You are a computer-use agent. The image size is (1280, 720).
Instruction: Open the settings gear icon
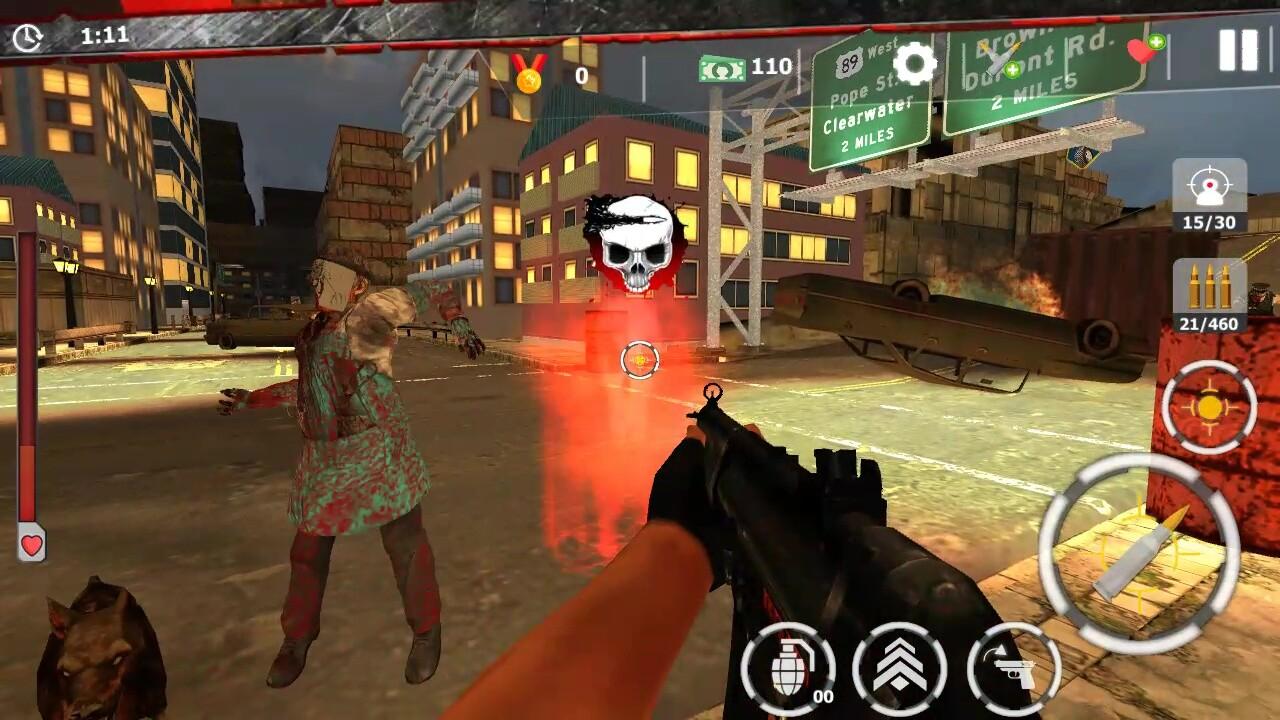click(x=916, y=65)
